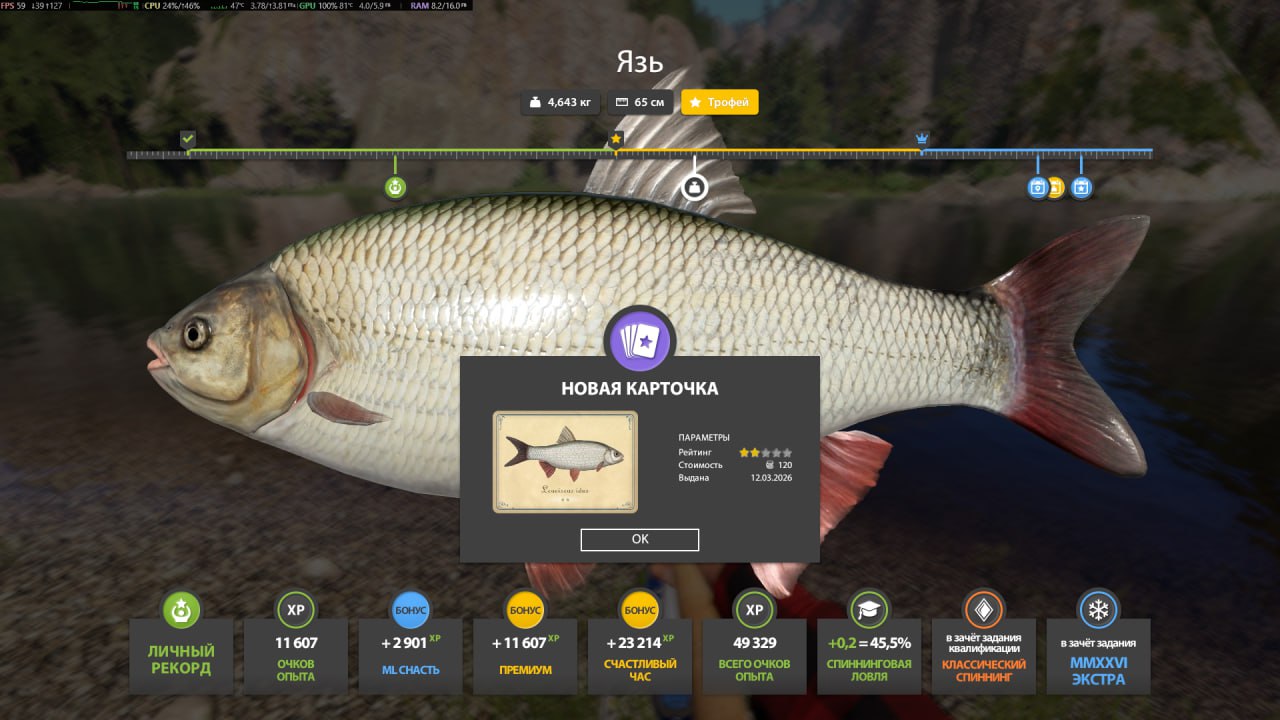Image resolution: width=1280 pixels, height=720 pixels.
Task: Select the blue crown marker on scale
Action: (922, 139)
